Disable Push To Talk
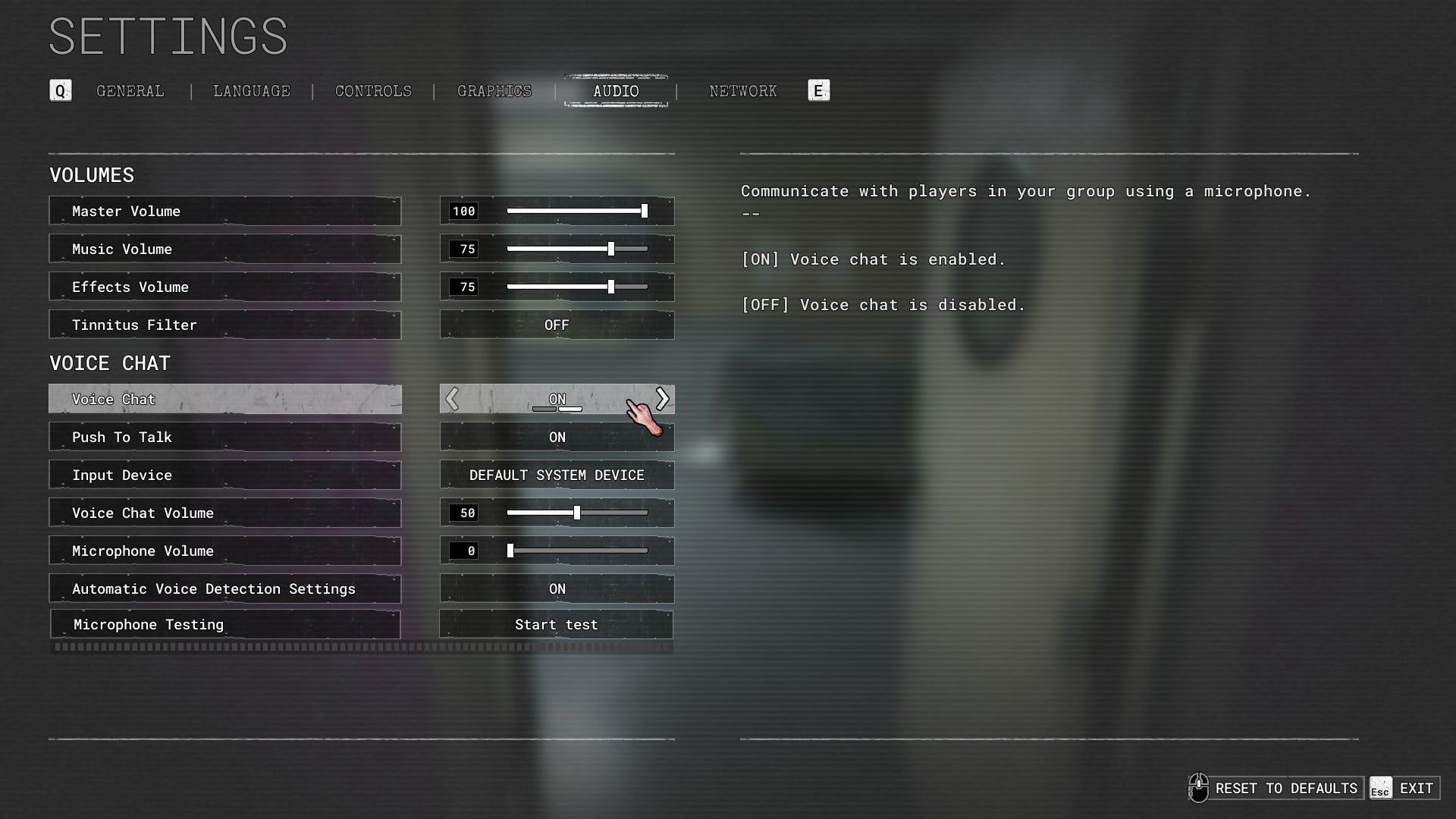 click(x=557, y=437)
